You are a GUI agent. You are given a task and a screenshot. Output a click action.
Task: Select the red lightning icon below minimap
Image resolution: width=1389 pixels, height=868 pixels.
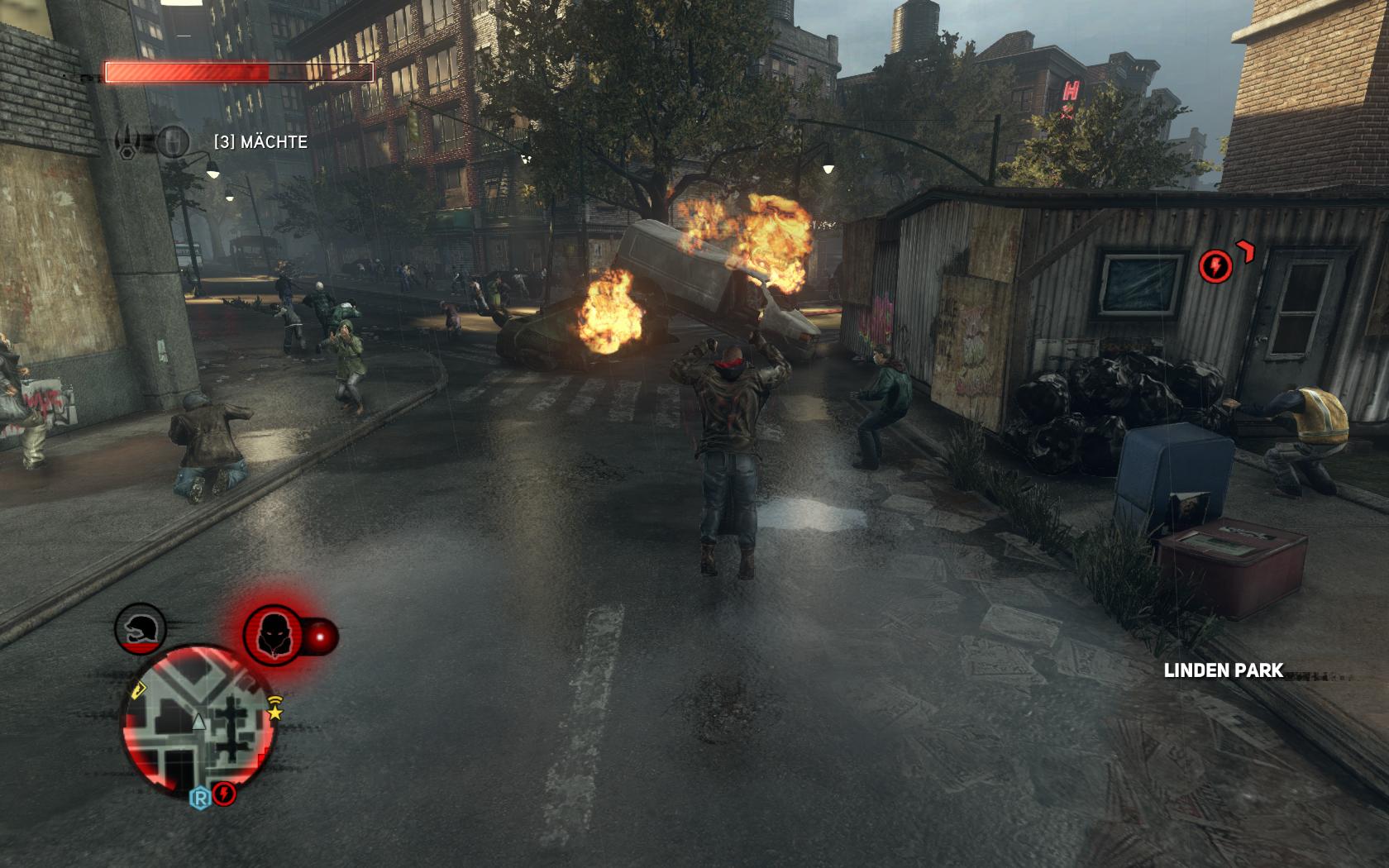[225, 794]
